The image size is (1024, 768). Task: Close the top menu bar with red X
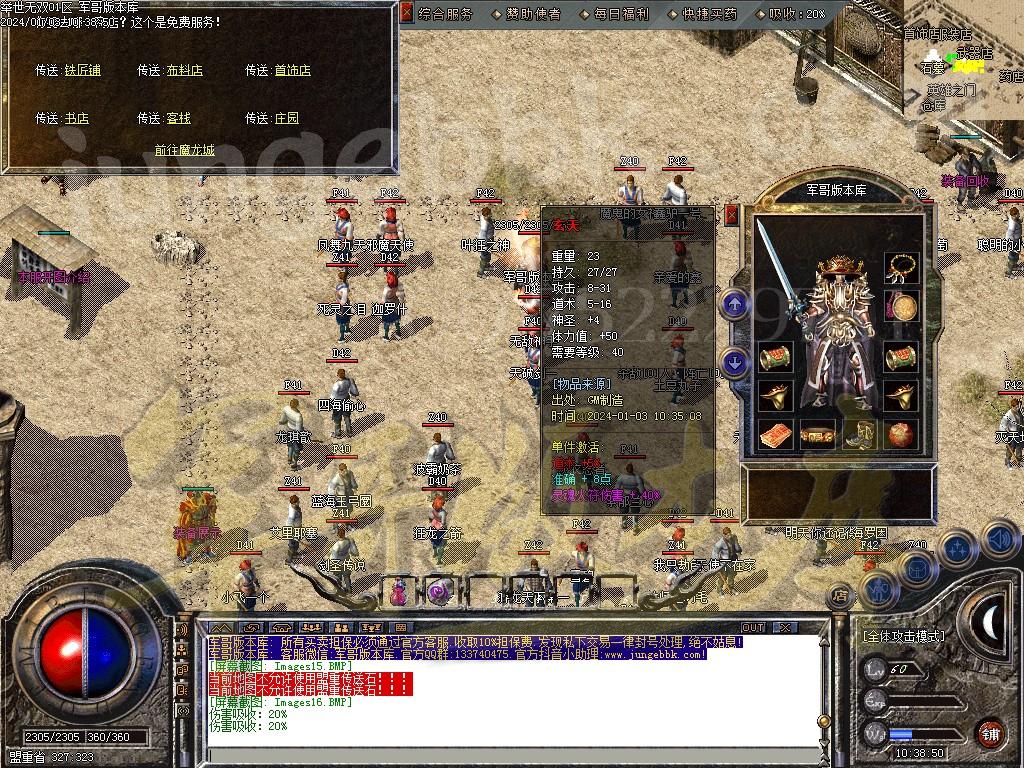tap(406, 13)
